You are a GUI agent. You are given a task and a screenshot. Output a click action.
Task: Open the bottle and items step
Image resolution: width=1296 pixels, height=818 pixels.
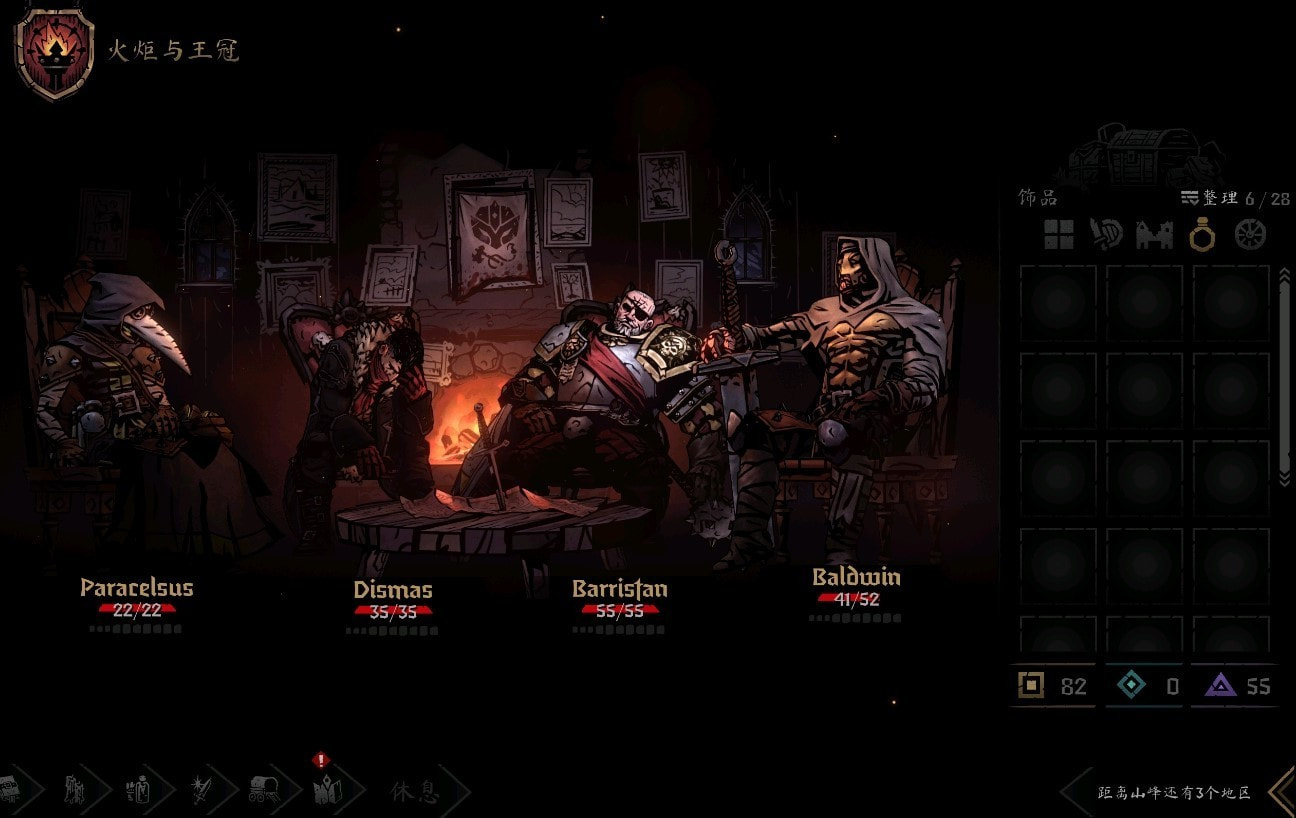tap(139, 791)
